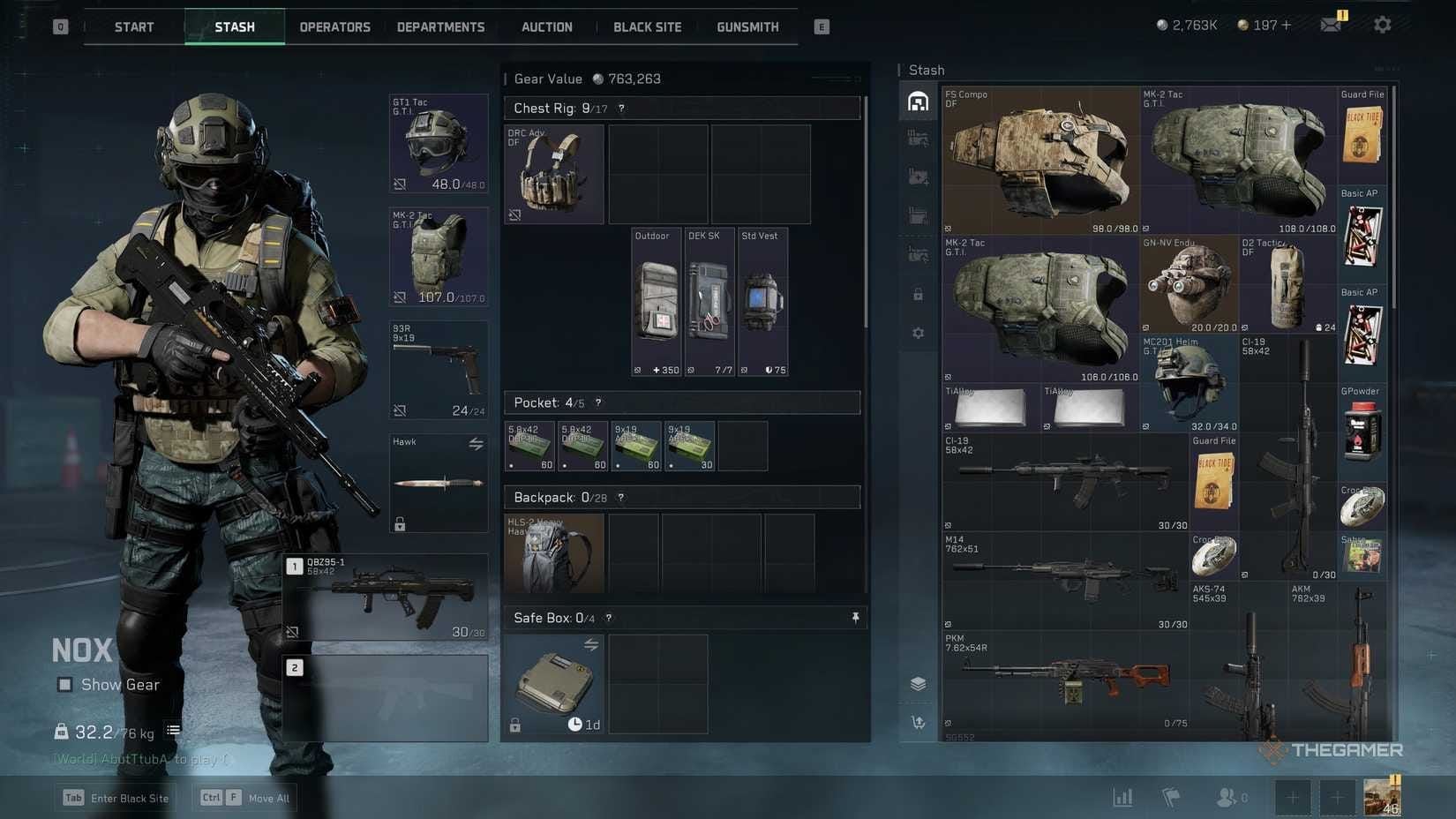Open the AUCTION tab
1456x819 pixels.
tap(546, 26)
